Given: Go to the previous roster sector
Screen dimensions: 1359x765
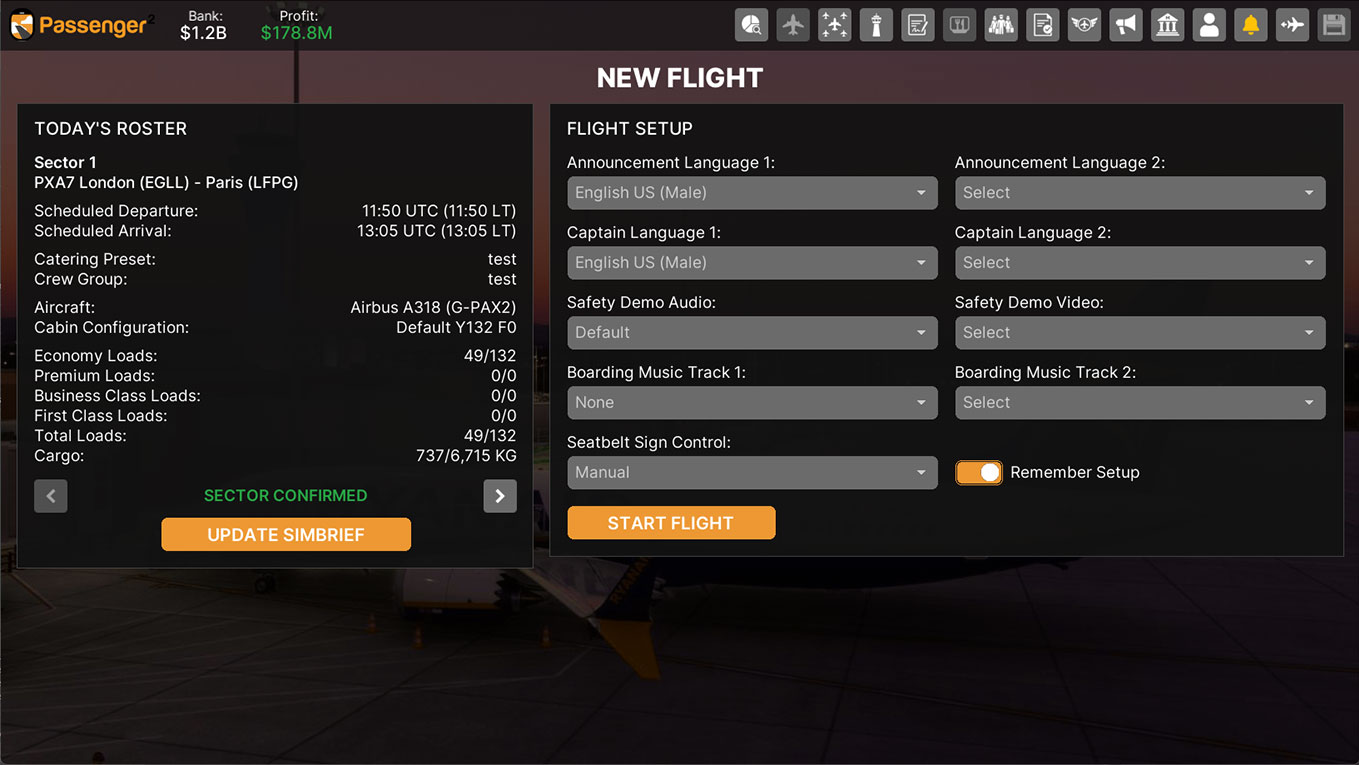Looking at the screenshot, I should (x=51, y=496).
